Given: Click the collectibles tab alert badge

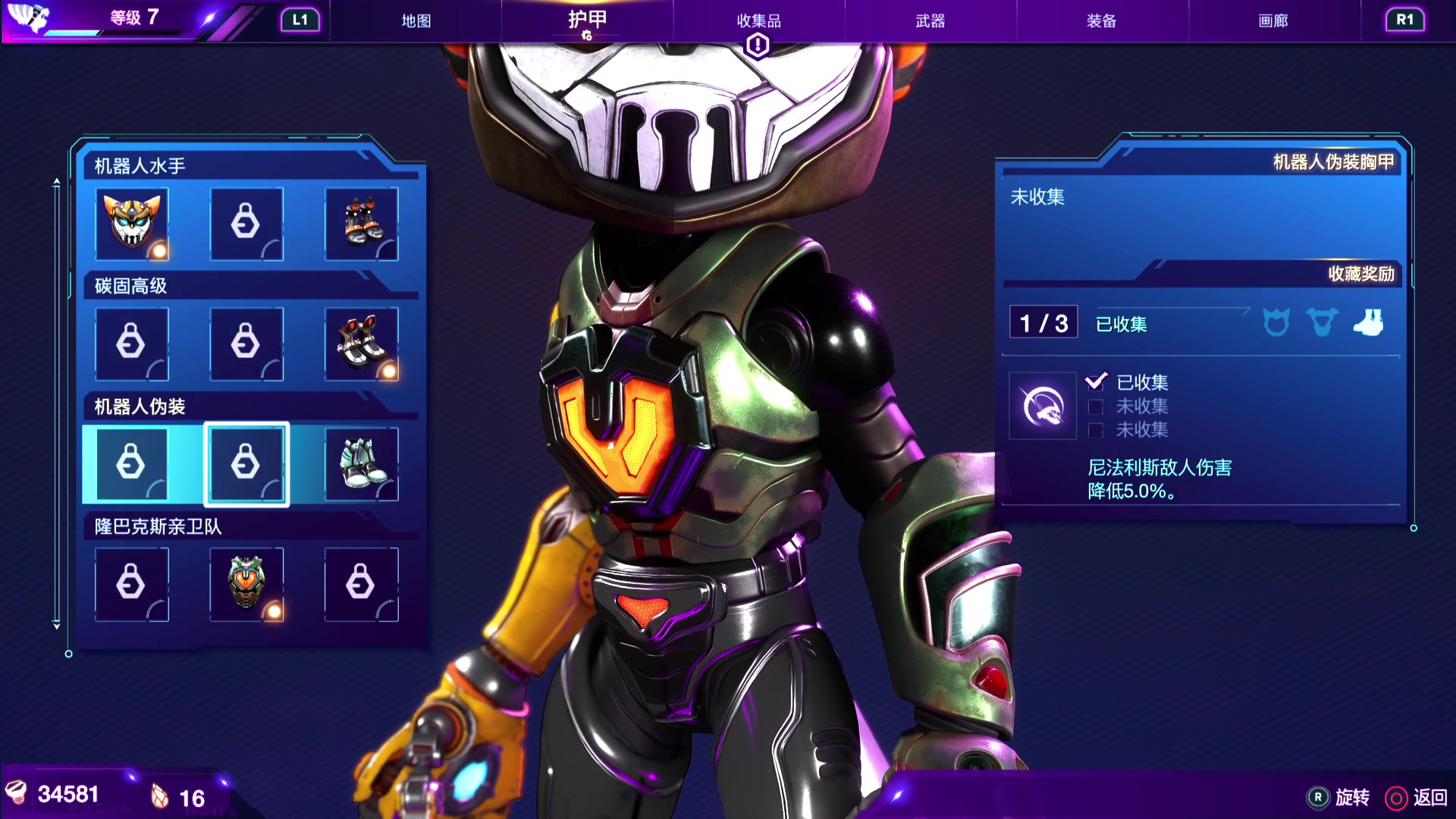Looking at the screenshot, I should coord(758,46).
